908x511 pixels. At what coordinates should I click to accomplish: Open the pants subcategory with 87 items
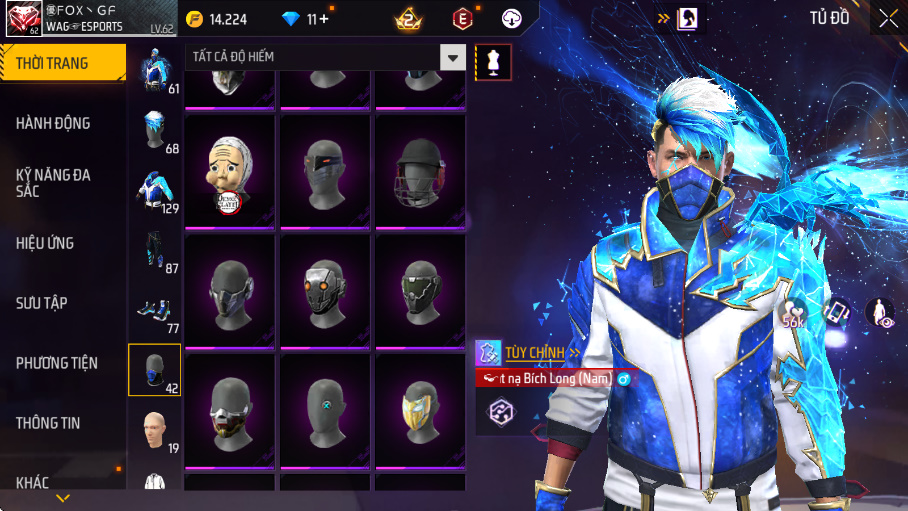pyautogui.click(x=155, y=250)
